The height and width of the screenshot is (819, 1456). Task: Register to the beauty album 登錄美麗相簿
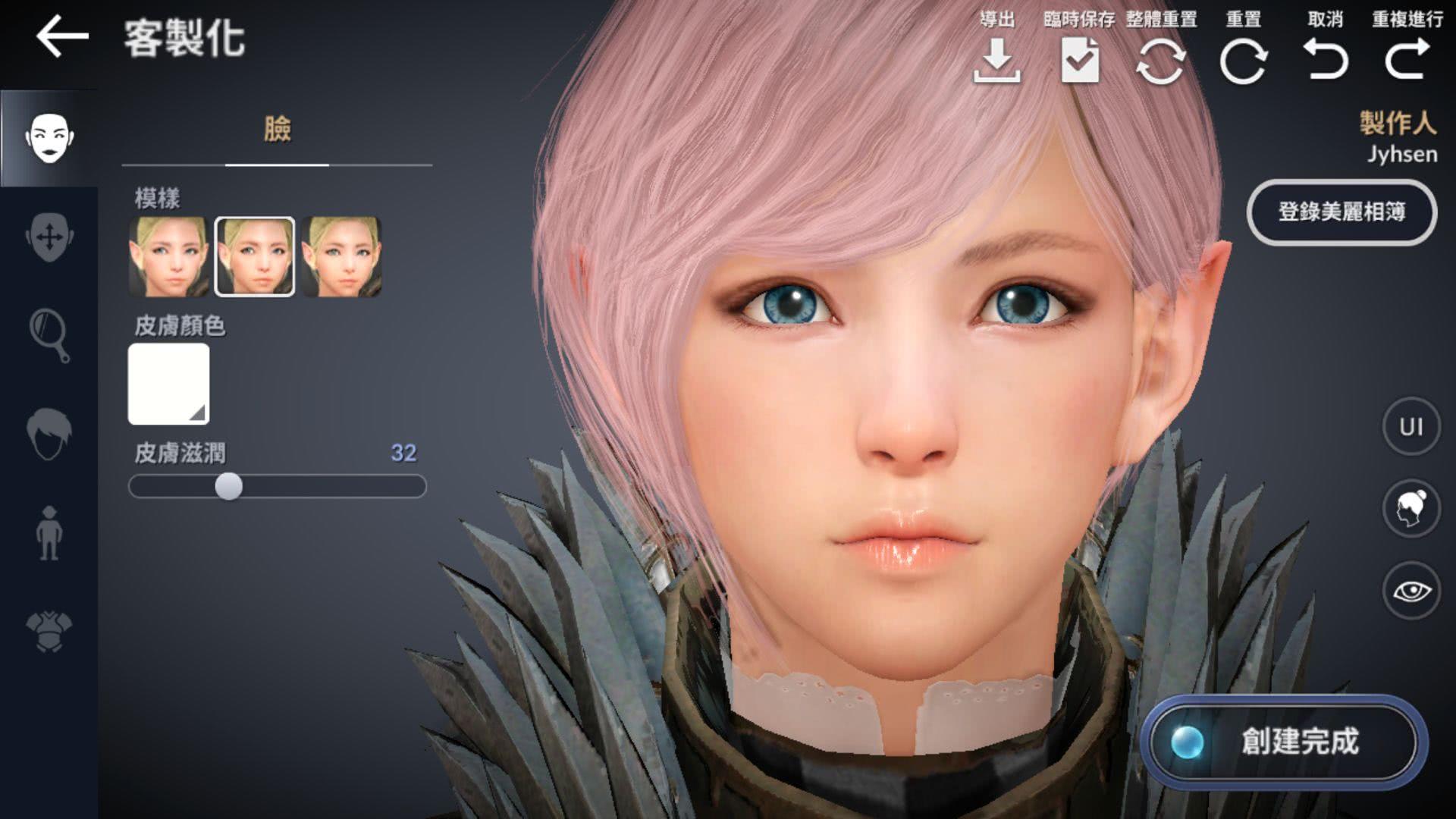tap(1341, 212)
